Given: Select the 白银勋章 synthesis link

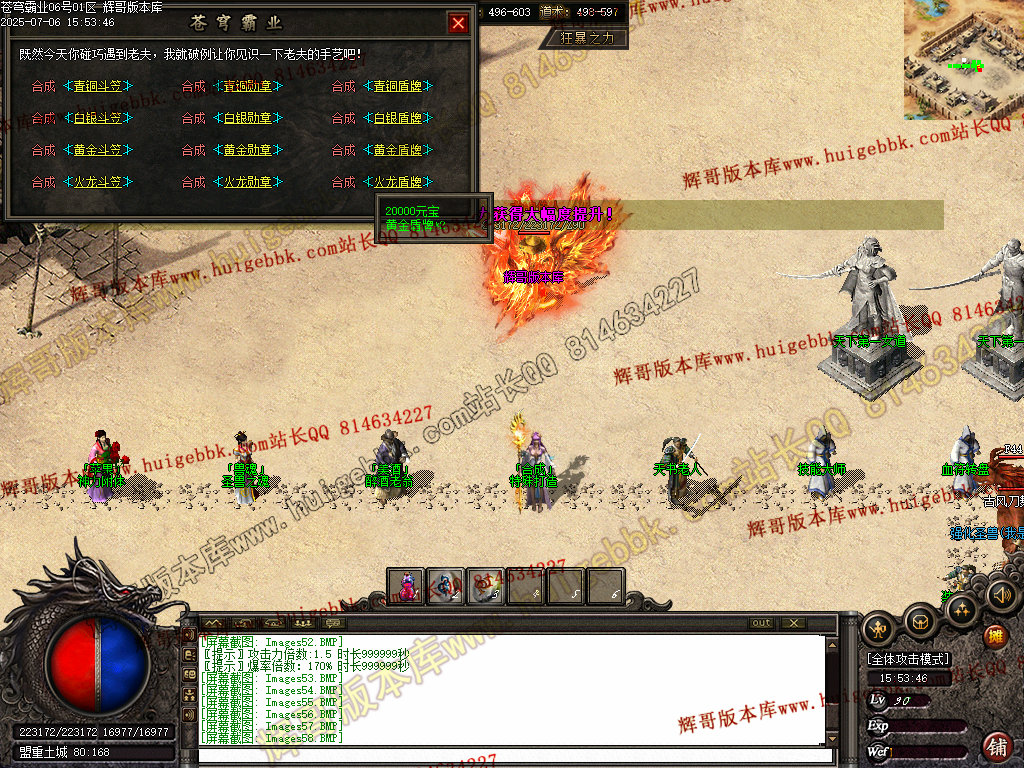Looking at the screenshot, I should point(247,119).
